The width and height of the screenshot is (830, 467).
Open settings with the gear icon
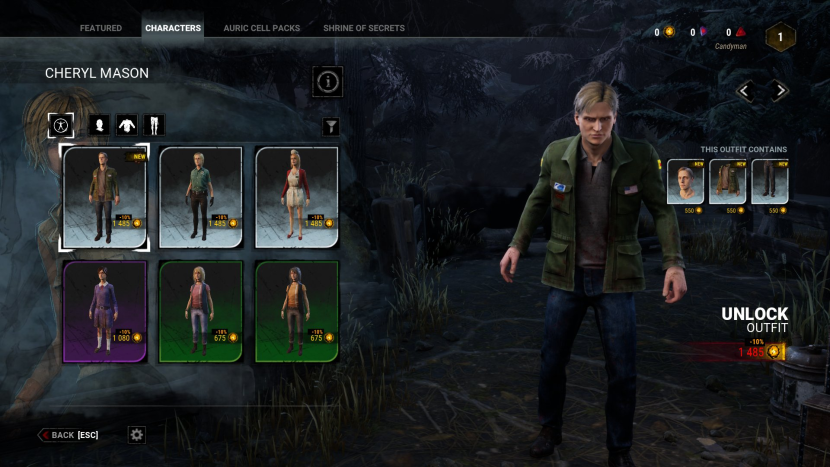137,434
